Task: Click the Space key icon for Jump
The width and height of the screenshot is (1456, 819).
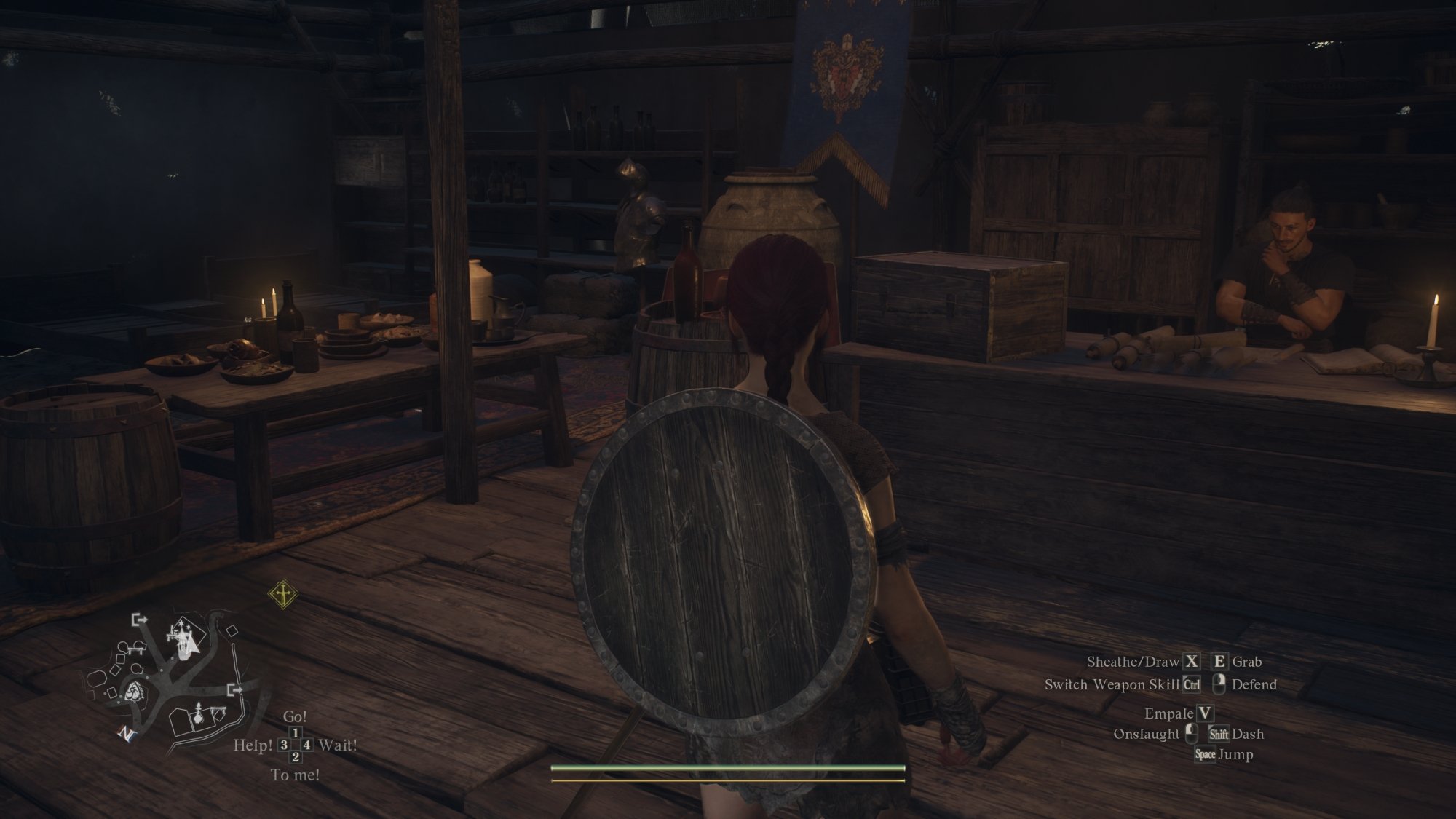Action: point(1206,755)
